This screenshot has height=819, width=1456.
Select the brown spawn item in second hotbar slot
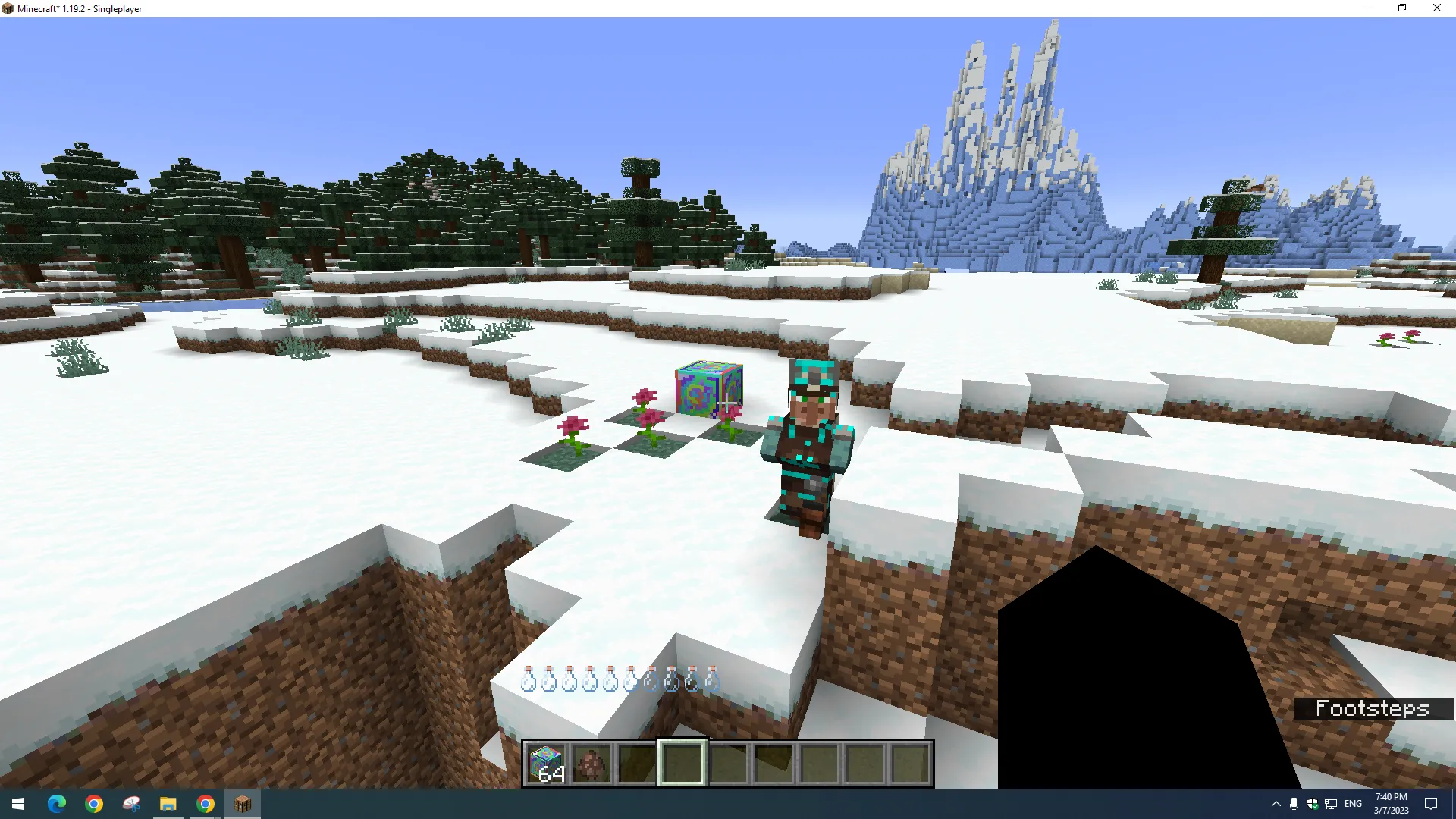click(x=591, y=762)
